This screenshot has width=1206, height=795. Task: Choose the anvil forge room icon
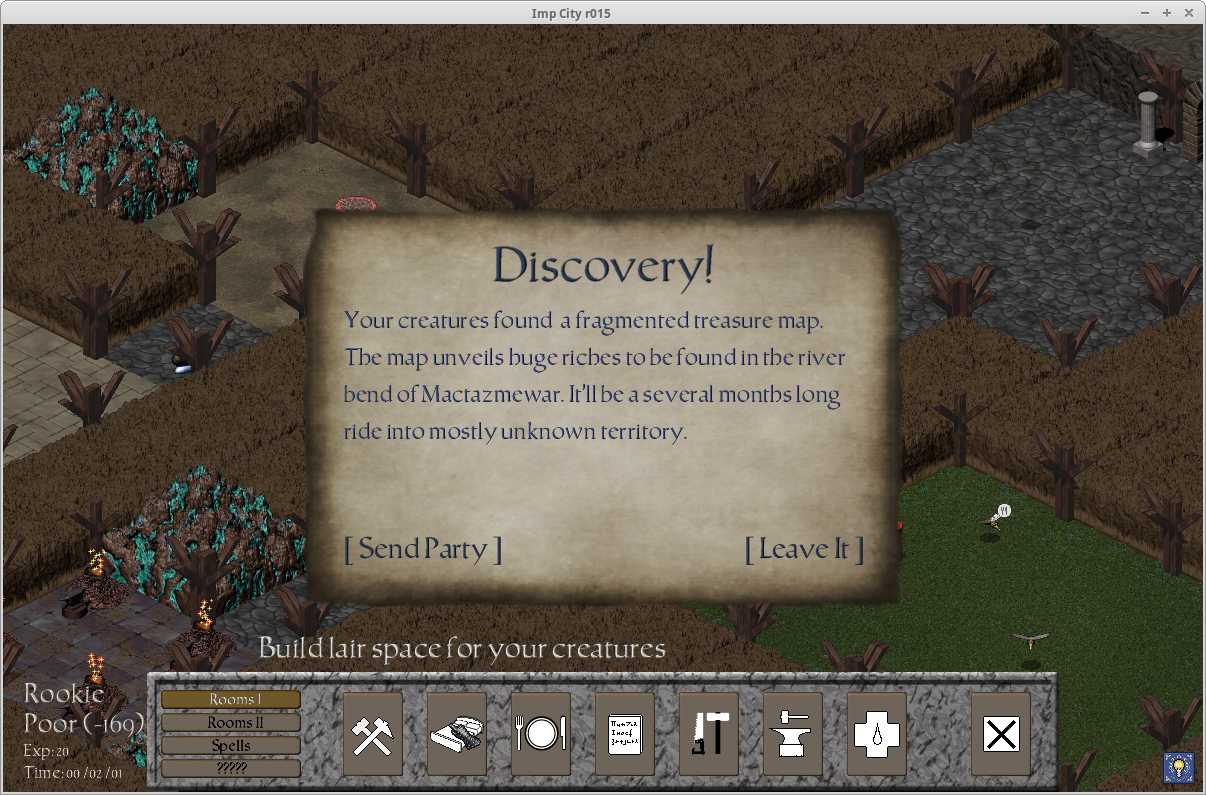click(793, 734)
